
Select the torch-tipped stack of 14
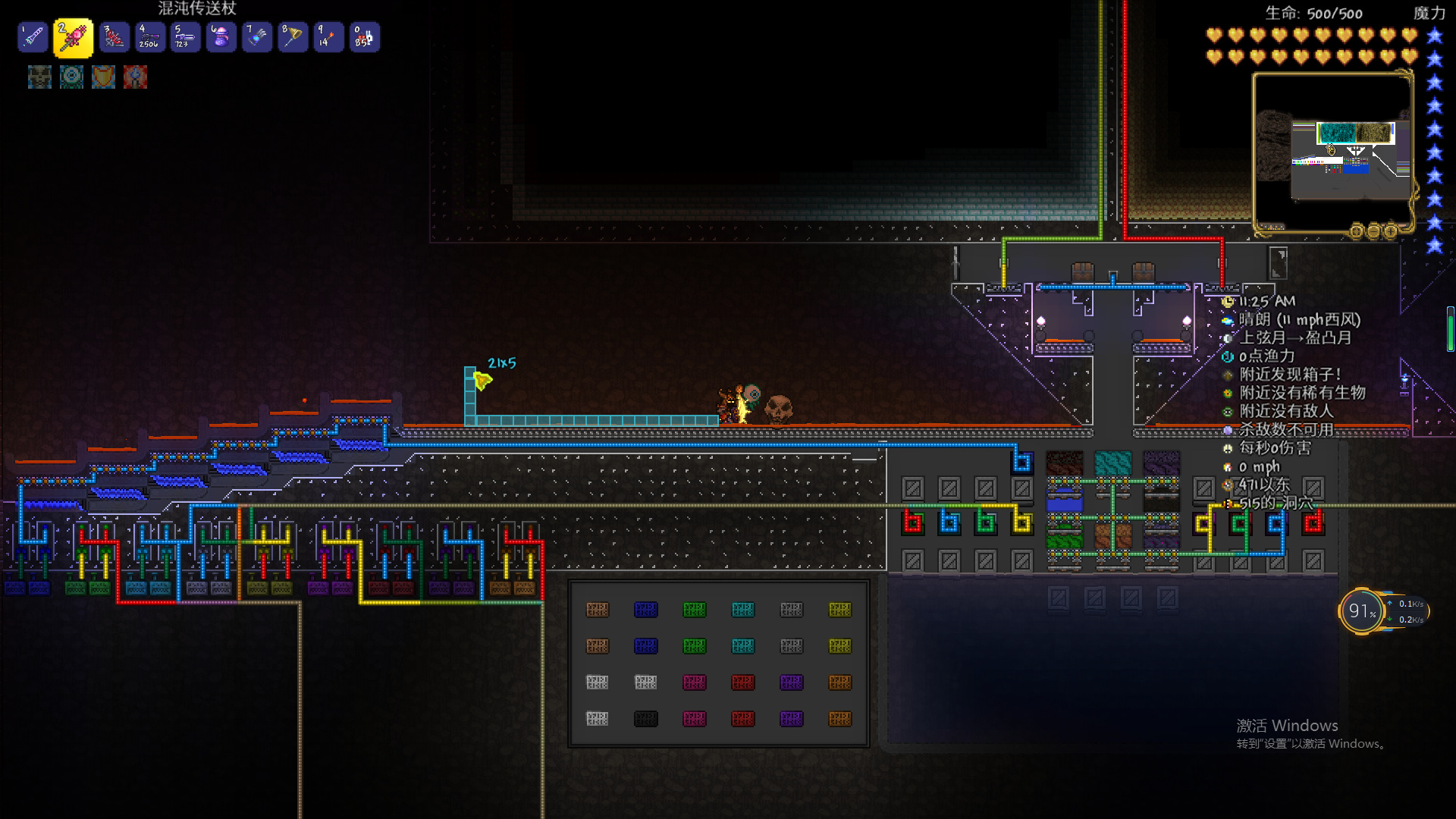click(x=328, y=37)
